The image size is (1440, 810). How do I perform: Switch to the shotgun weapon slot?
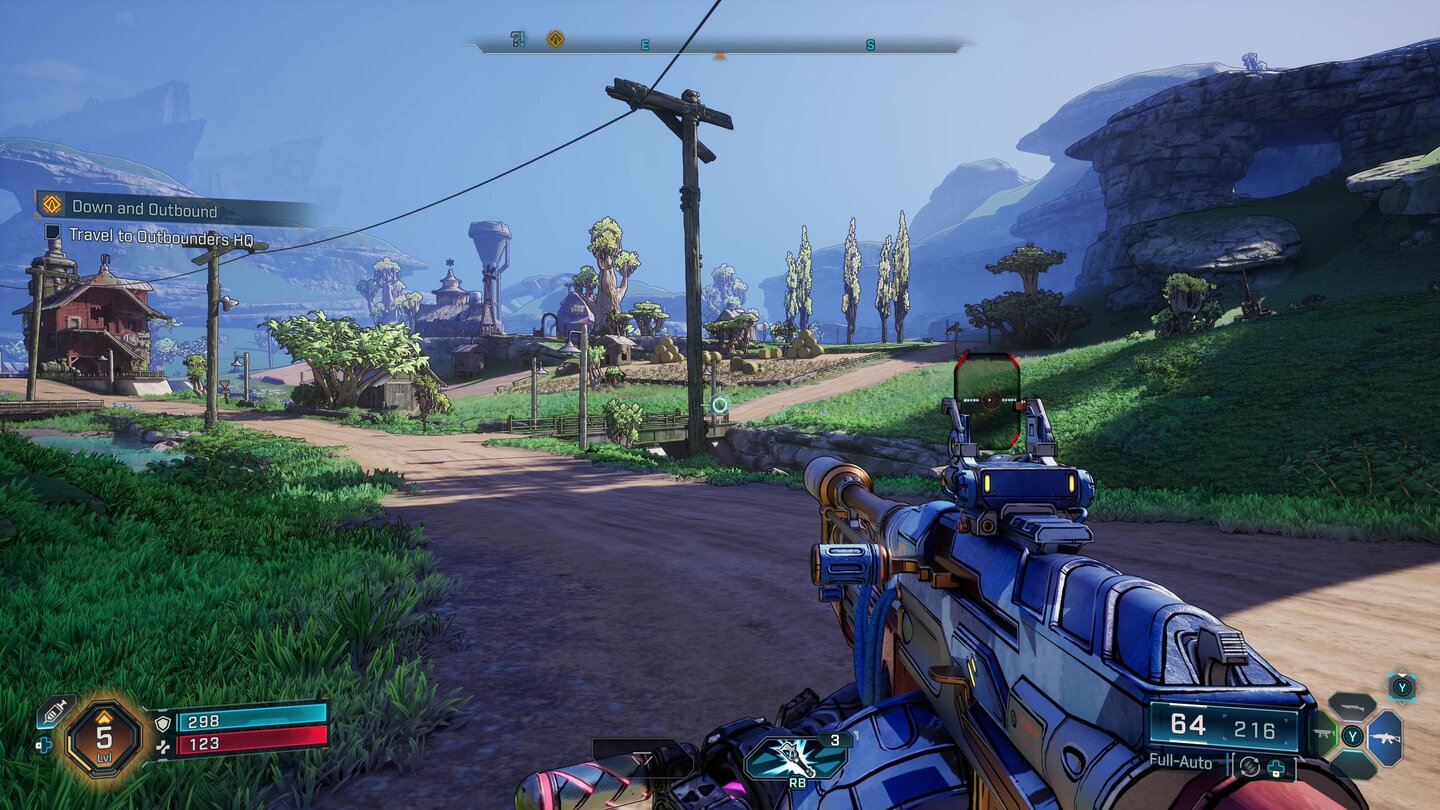tap(1352, 706)
